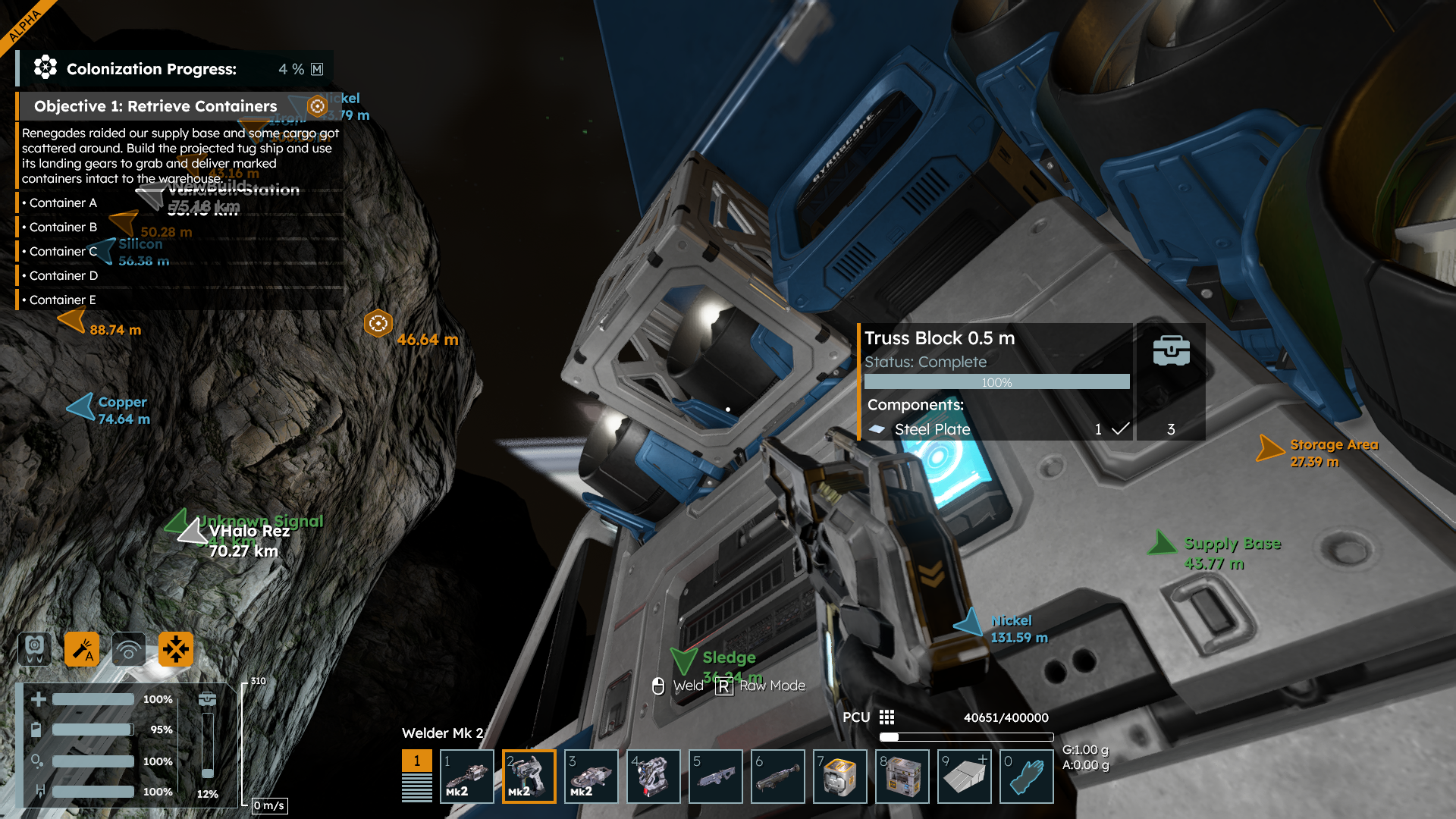The image size is (1456, 819).
Task: Toggle the jetpack status icon
Action: point(35,649)
